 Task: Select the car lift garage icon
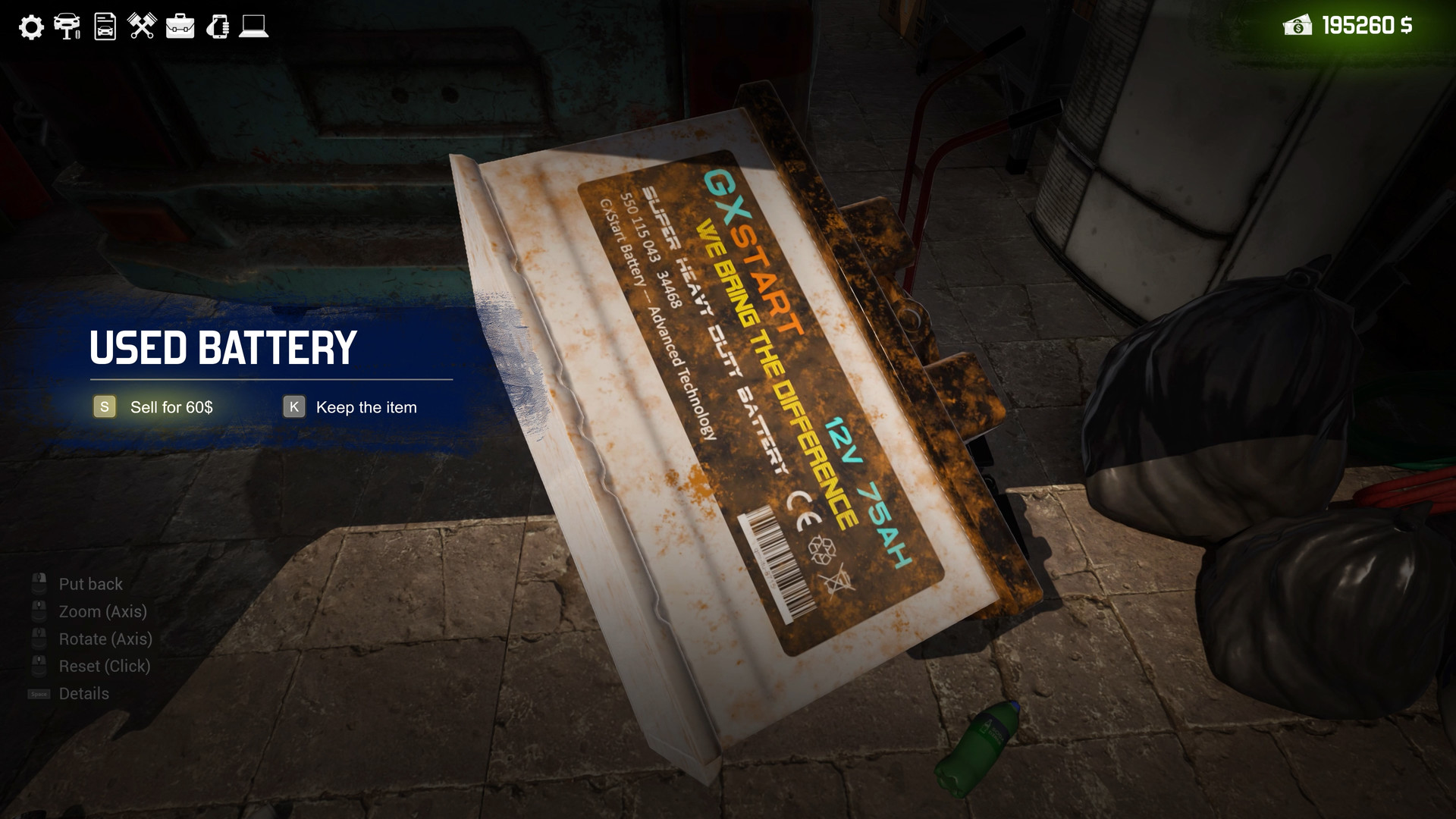click(68, 27)
